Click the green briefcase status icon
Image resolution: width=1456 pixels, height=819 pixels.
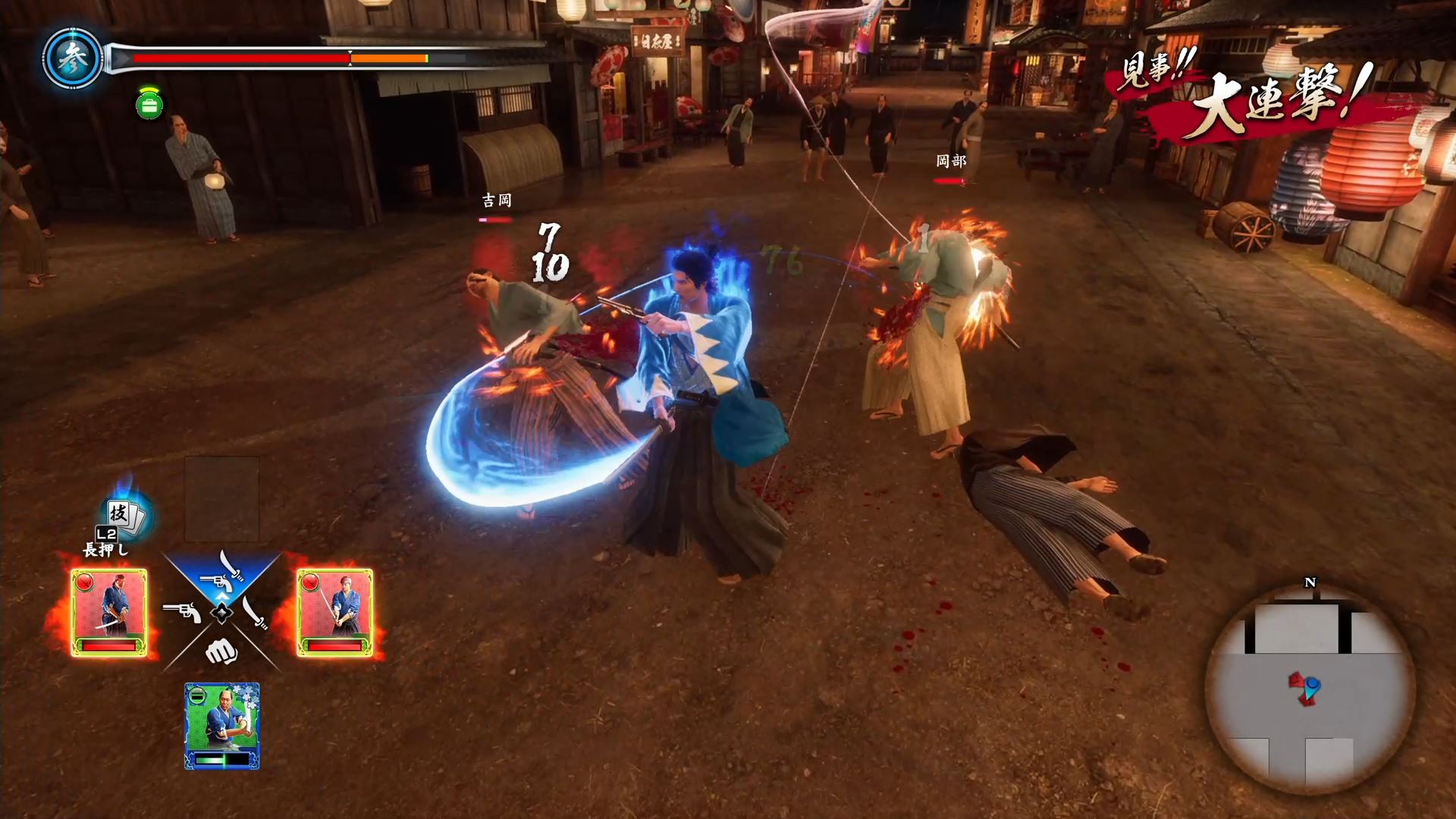click(x=149, y=105)
